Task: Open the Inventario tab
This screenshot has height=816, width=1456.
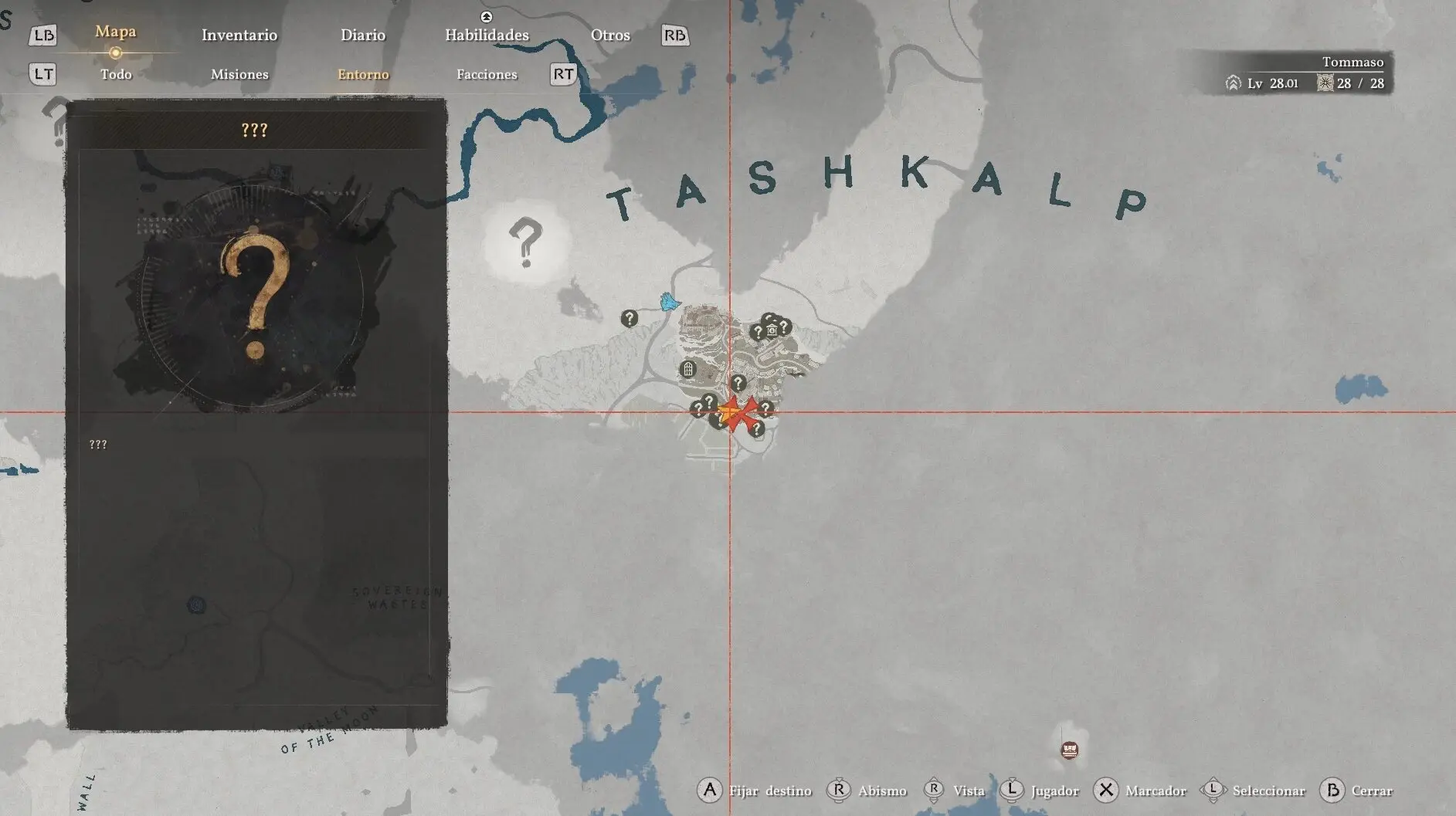Action: coord(239,35)
